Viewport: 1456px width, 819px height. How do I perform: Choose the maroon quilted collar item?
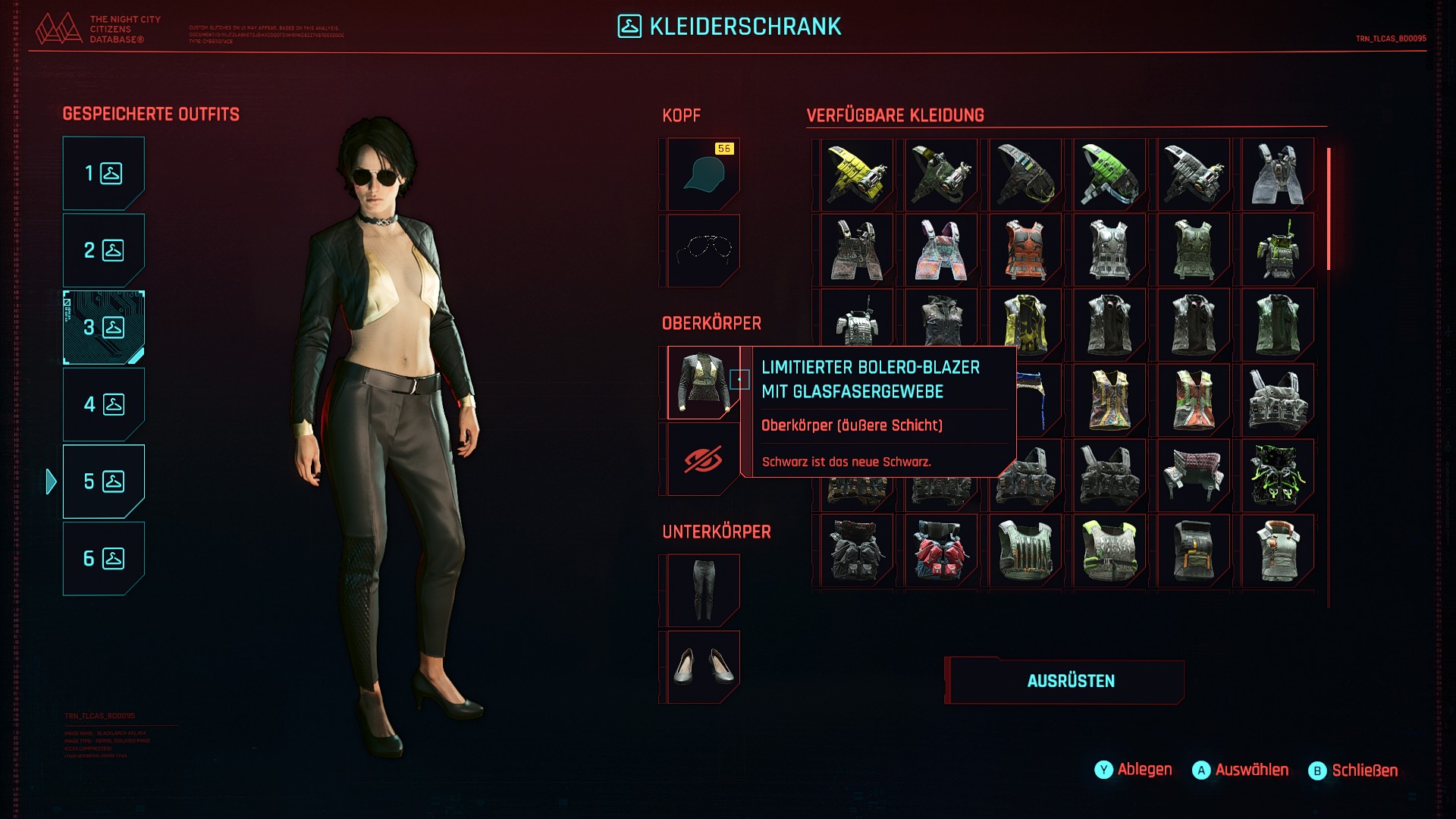coord(1194,475)
